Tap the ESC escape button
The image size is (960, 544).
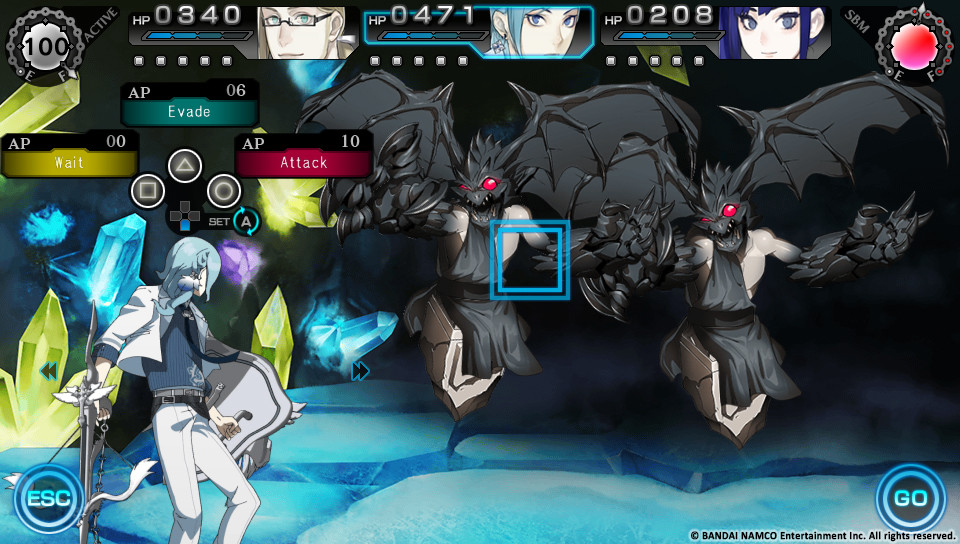48,497
